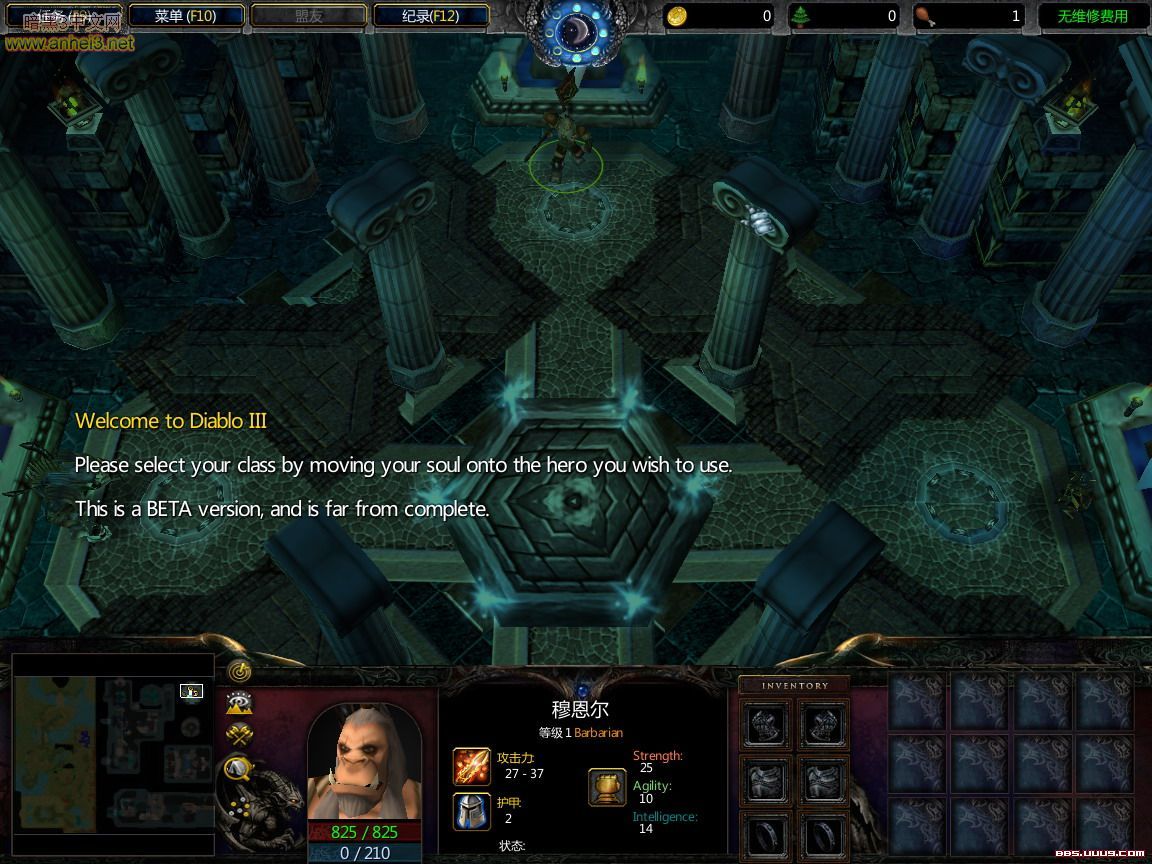The image size is (1152, 864).
Task: Open the 菜单 (F10) game menu
Action: pyautogui.click(x=186, y=16)
